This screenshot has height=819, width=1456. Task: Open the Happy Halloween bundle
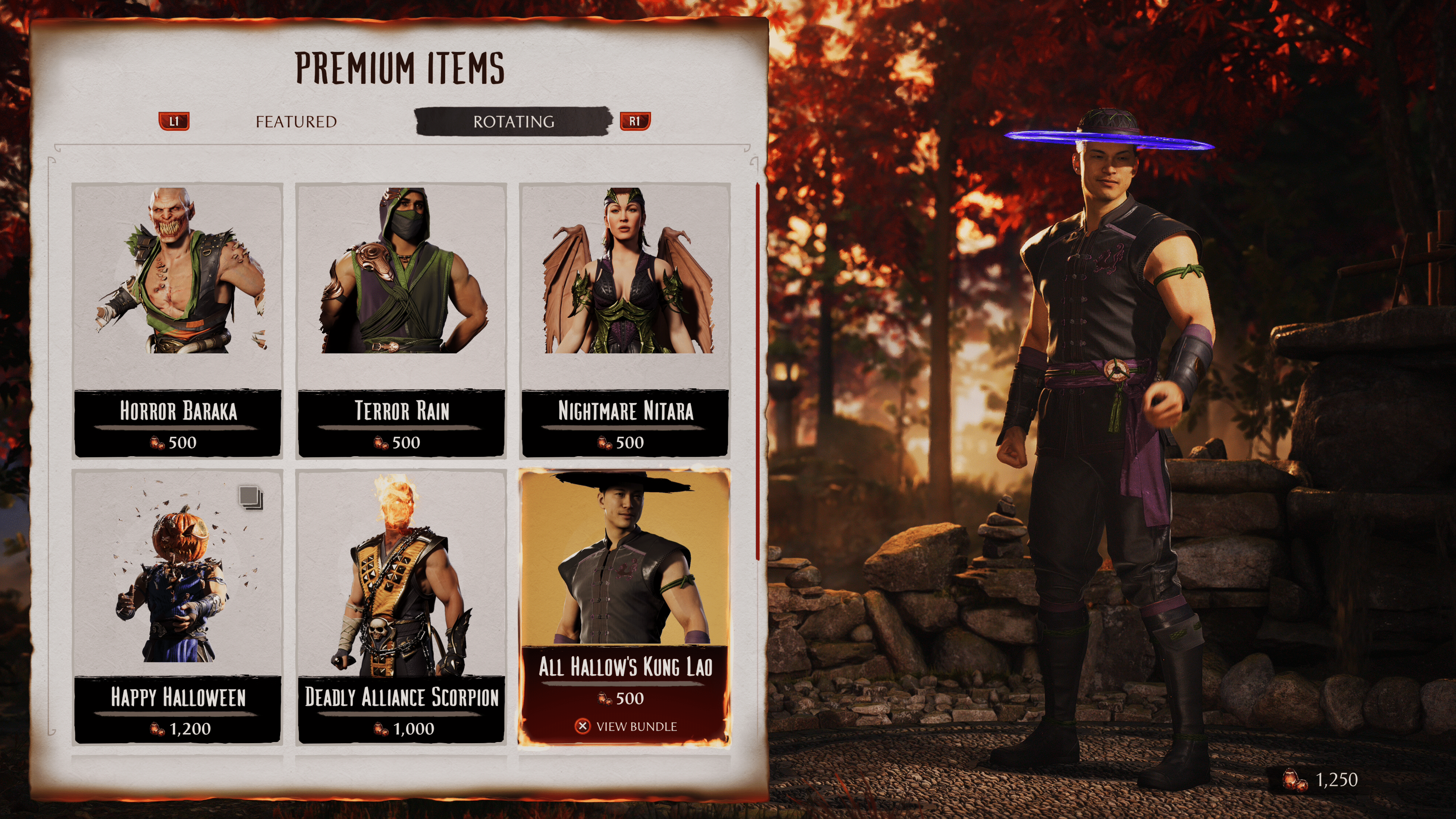(177, 606)
